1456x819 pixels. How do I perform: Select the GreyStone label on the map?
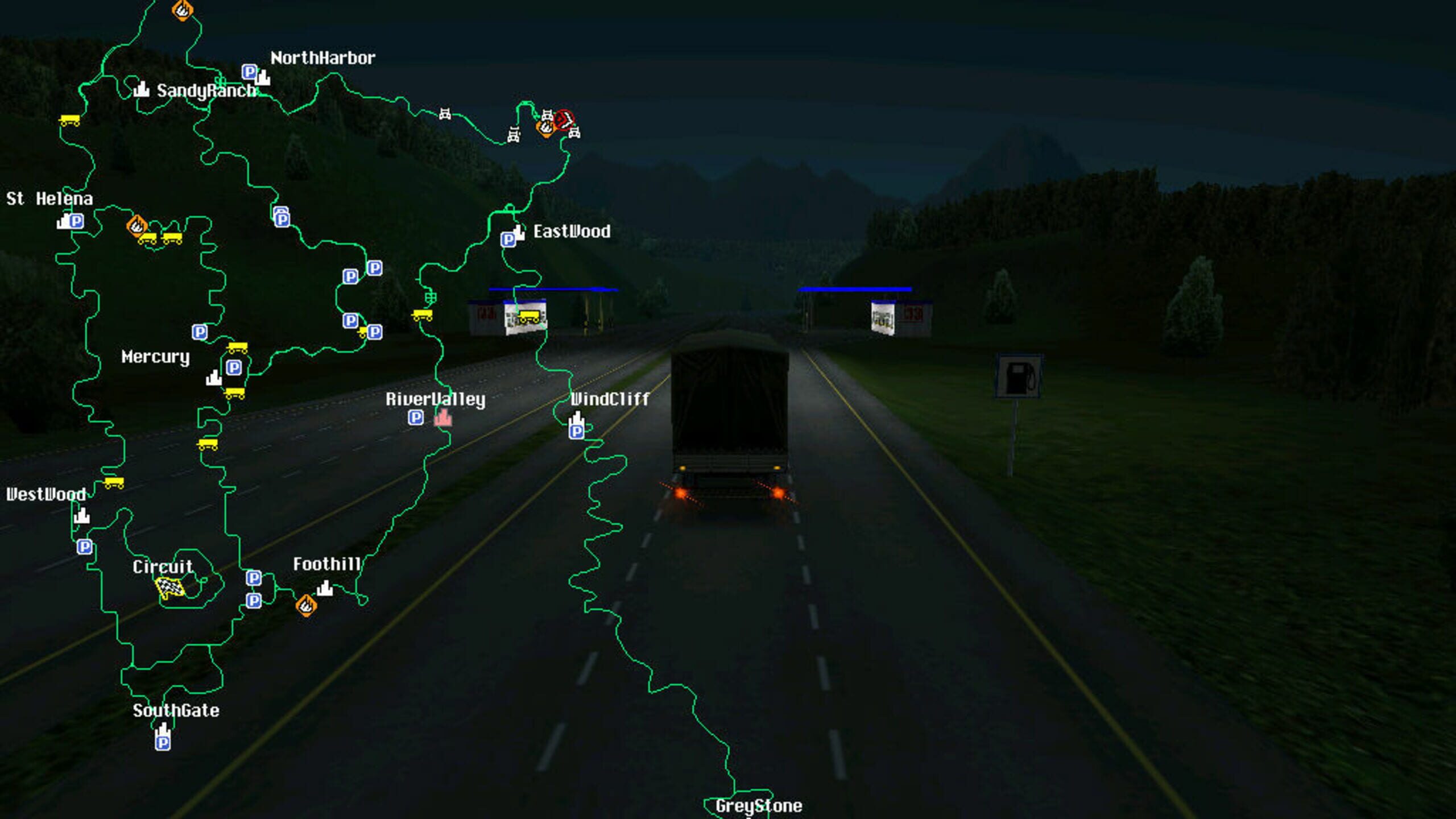pyautogui.click(x=759, y=806)
